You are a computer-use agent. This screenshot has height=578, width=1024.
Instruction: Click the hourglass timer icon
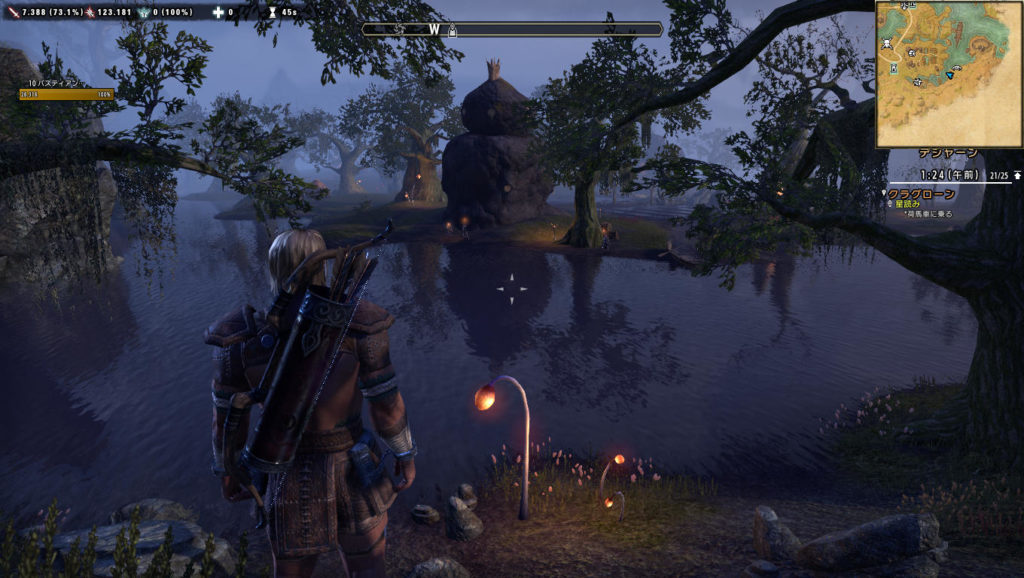(x=272, y=12)
